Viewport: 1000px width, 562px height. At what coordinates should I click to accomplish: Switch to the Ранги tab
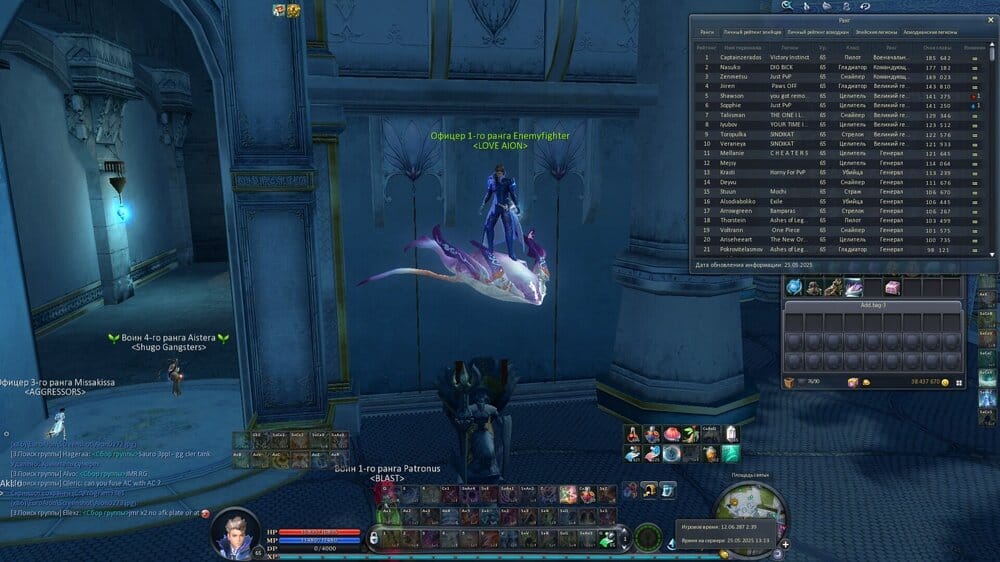pos(707,32)
